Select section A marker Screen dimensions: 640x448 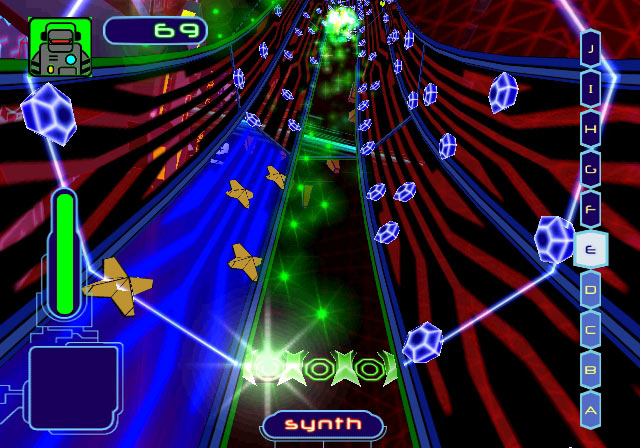point(591,410)
